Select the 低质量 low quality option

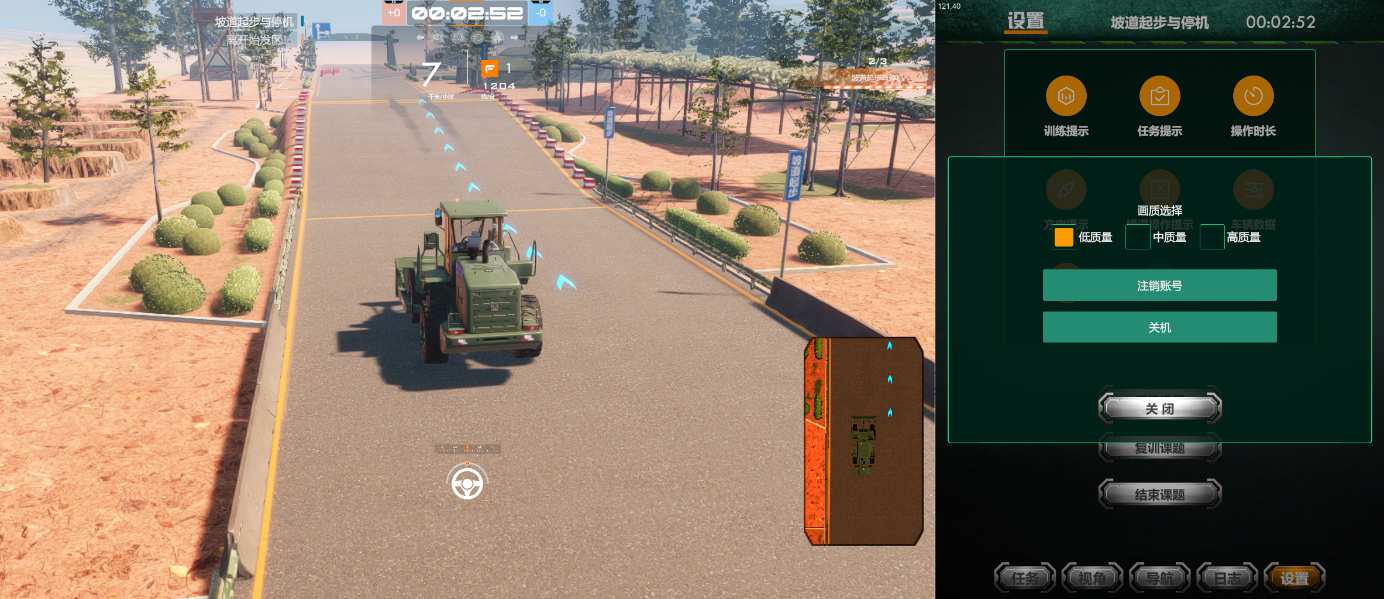1064,237
